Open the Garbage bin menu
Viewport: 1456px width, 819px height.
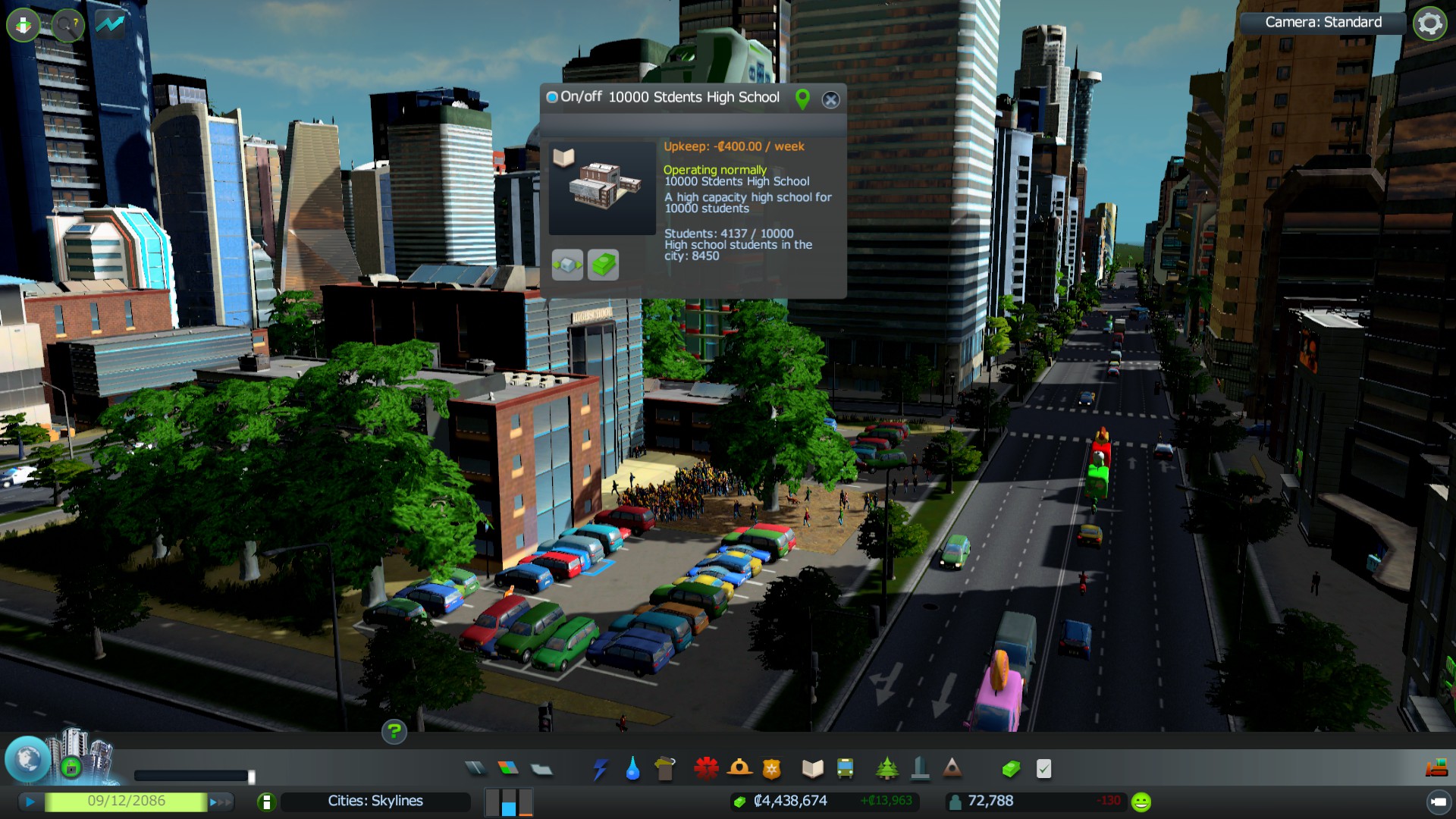point(665,769)
